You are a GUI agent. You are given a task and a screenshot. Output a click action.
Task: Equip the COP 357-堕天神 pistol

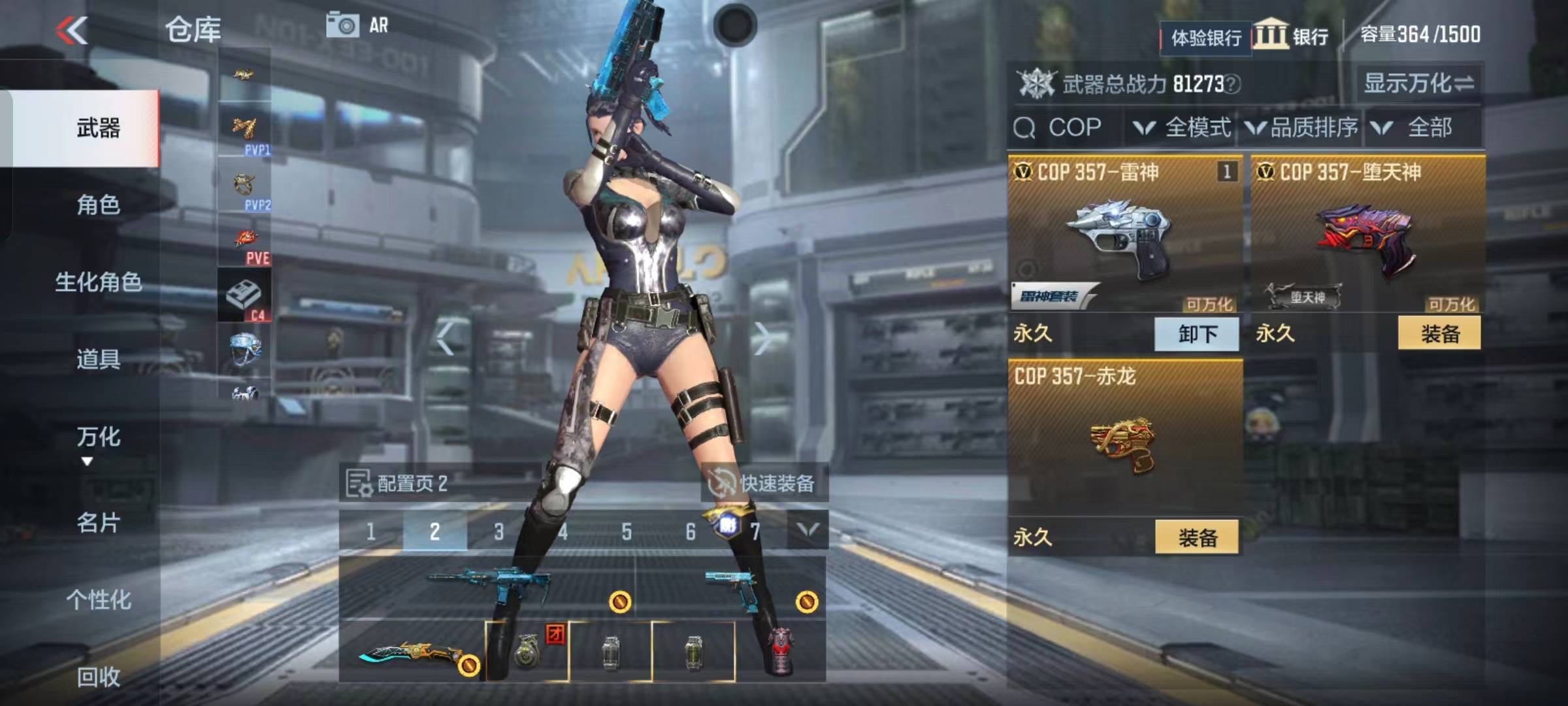[x=1439, y=334]
